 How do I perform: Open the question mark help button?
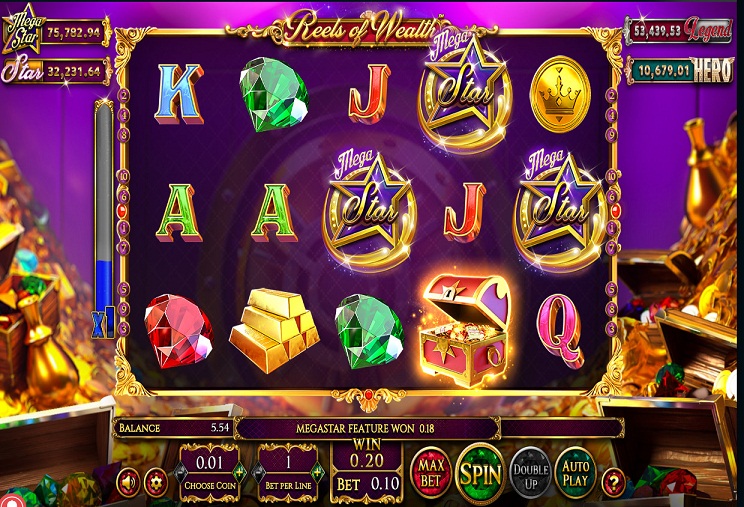613,482
